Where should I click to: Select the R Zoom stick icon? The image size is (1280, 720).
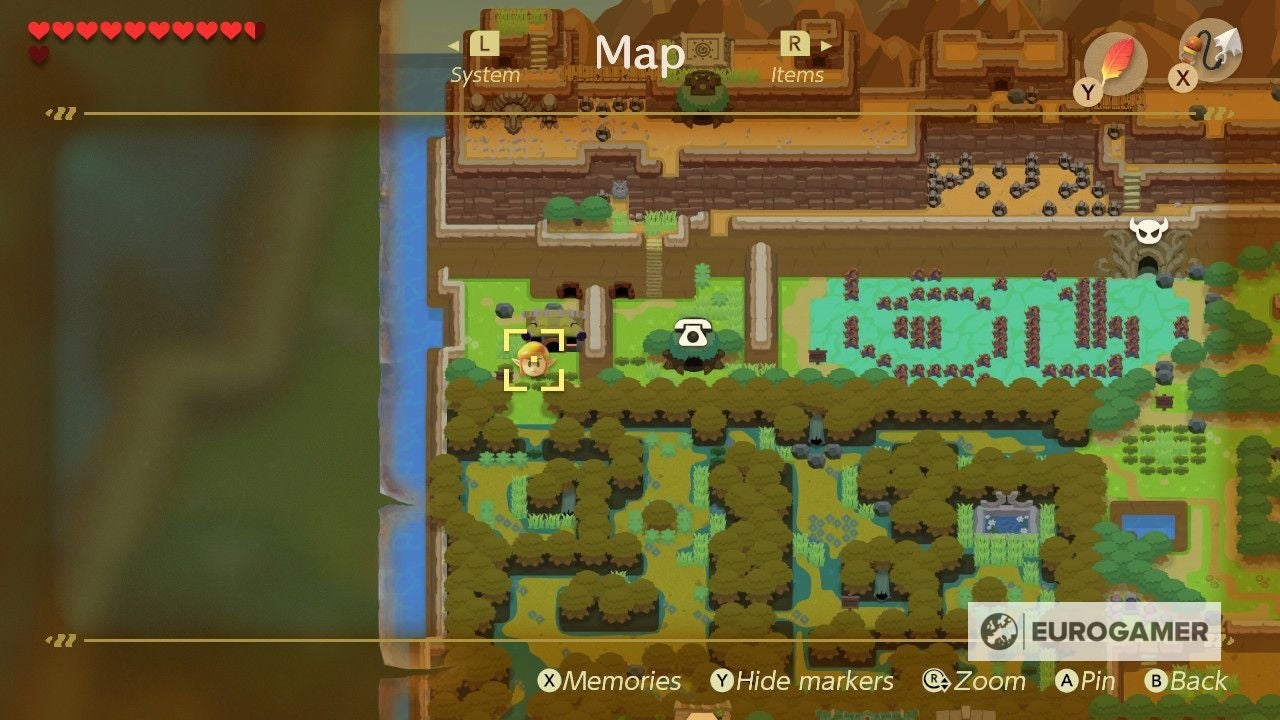(x=934, y=680)
